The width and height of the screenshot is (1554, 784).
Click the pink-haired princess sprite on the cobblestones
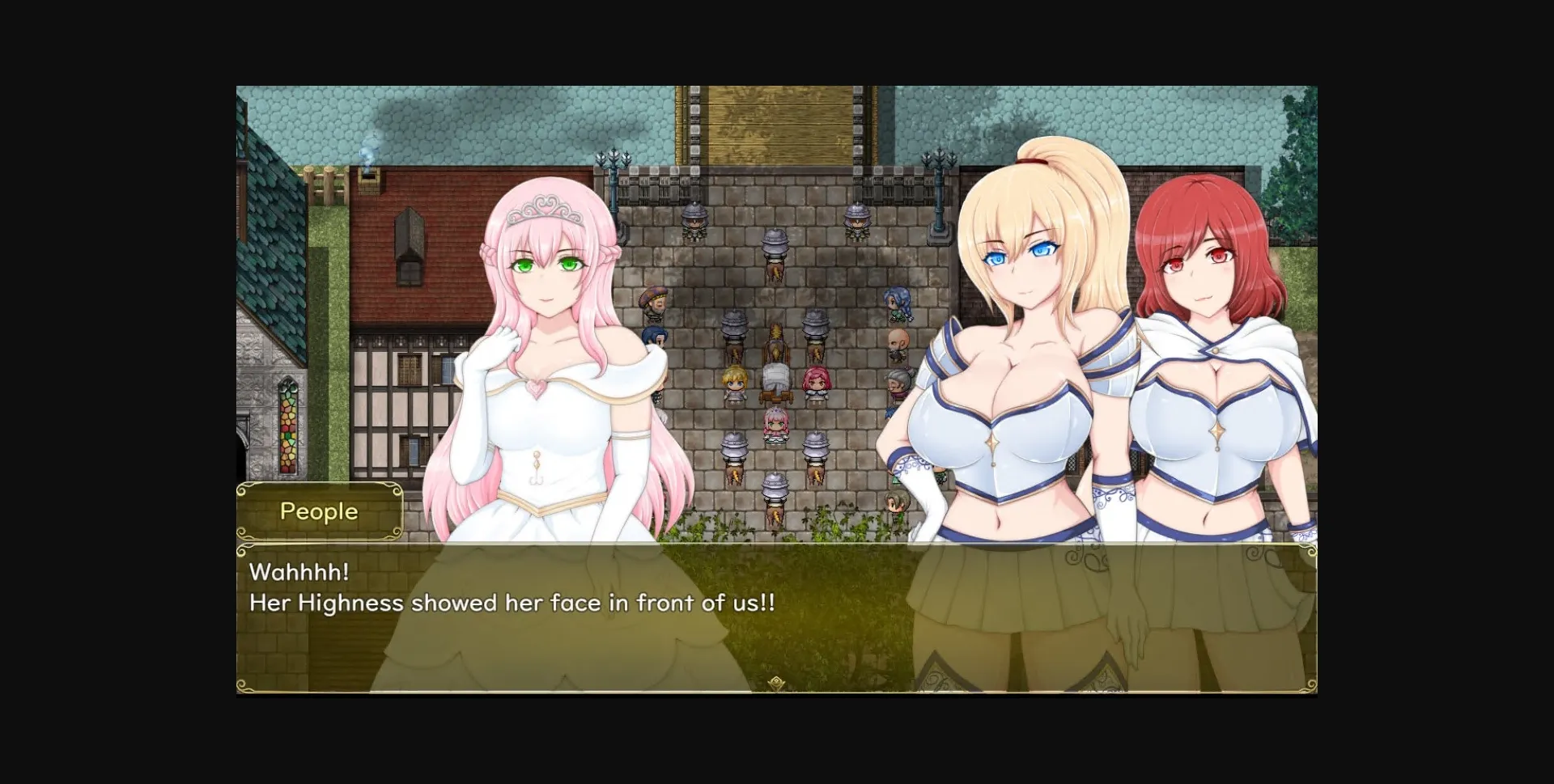tap(775, 422)
